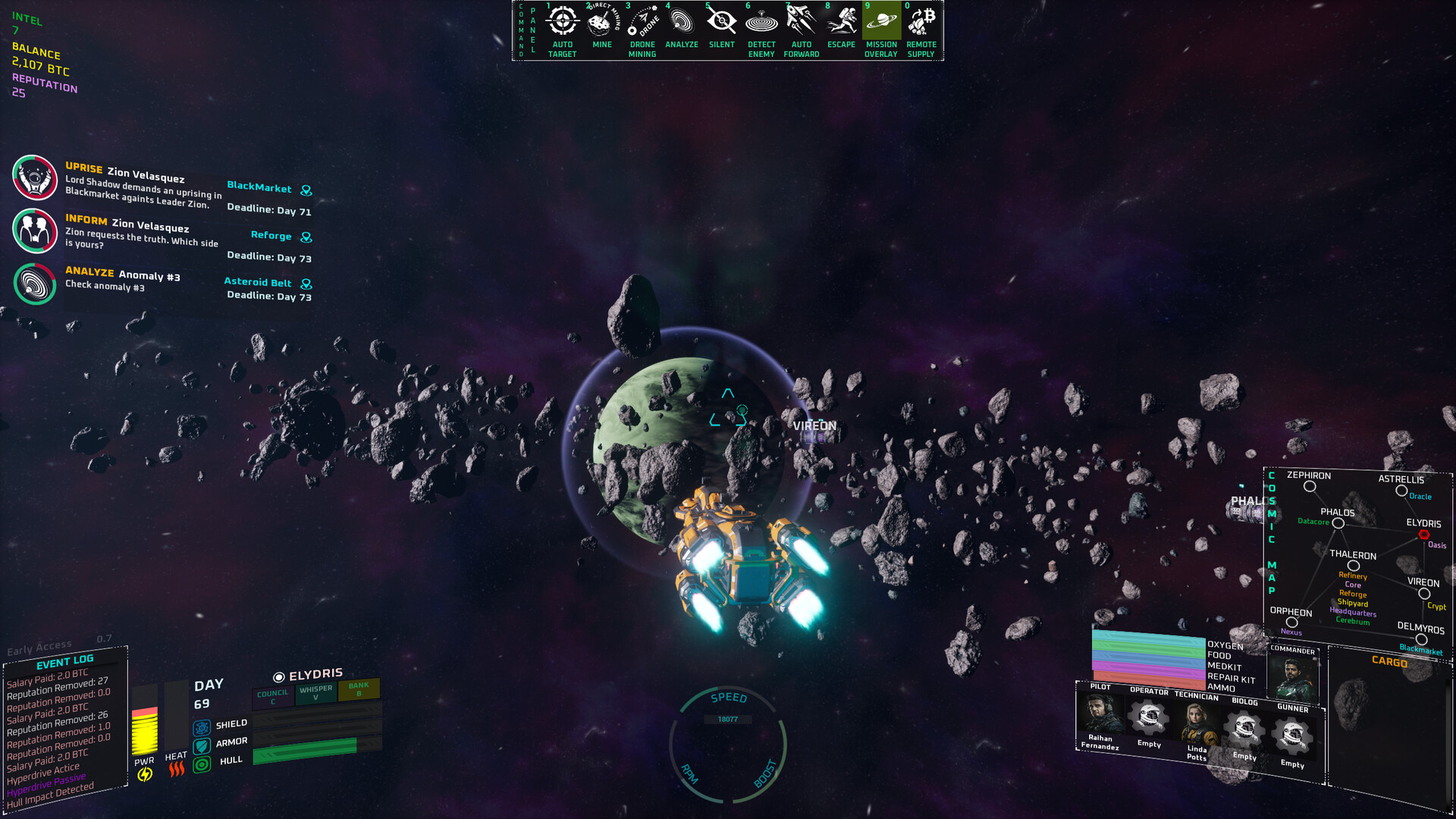Open the Whisper tab
1456x819 pixels.
tap(315, 692)
